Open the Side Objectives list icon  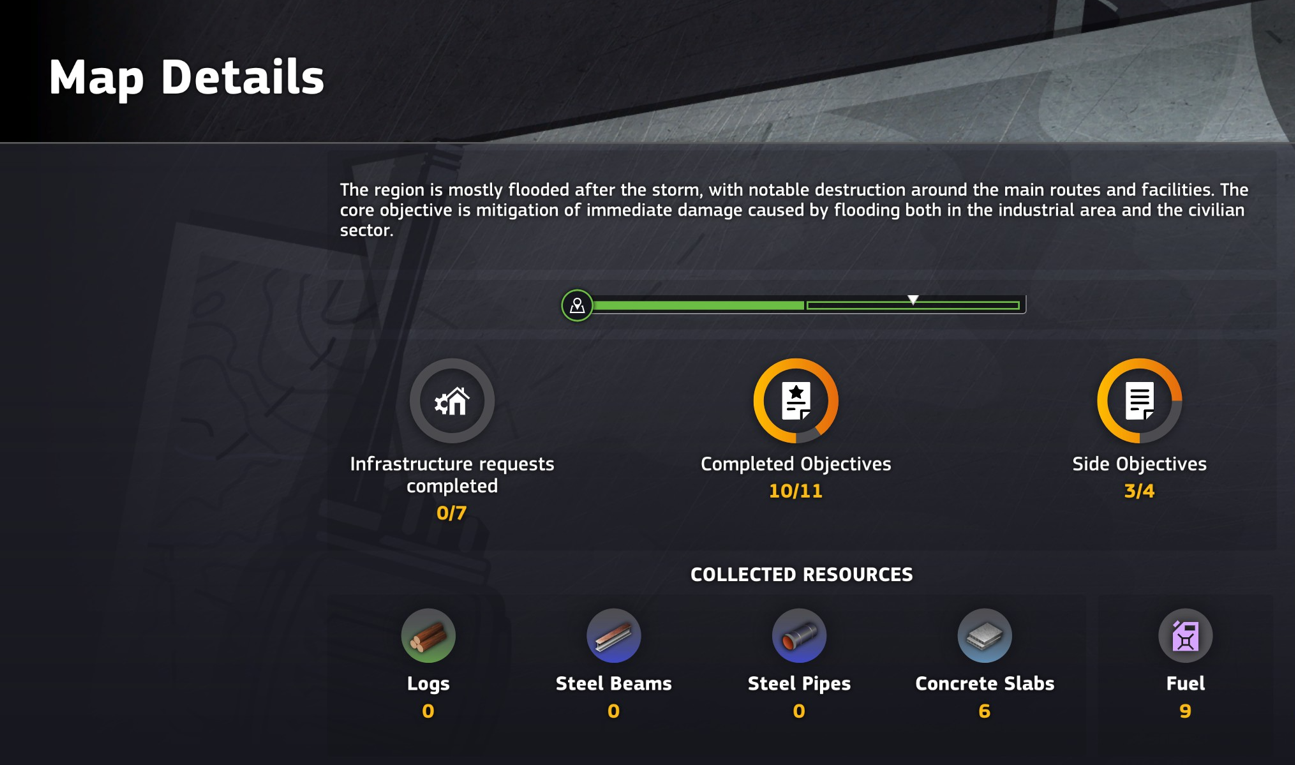(x=1140, y=400)
